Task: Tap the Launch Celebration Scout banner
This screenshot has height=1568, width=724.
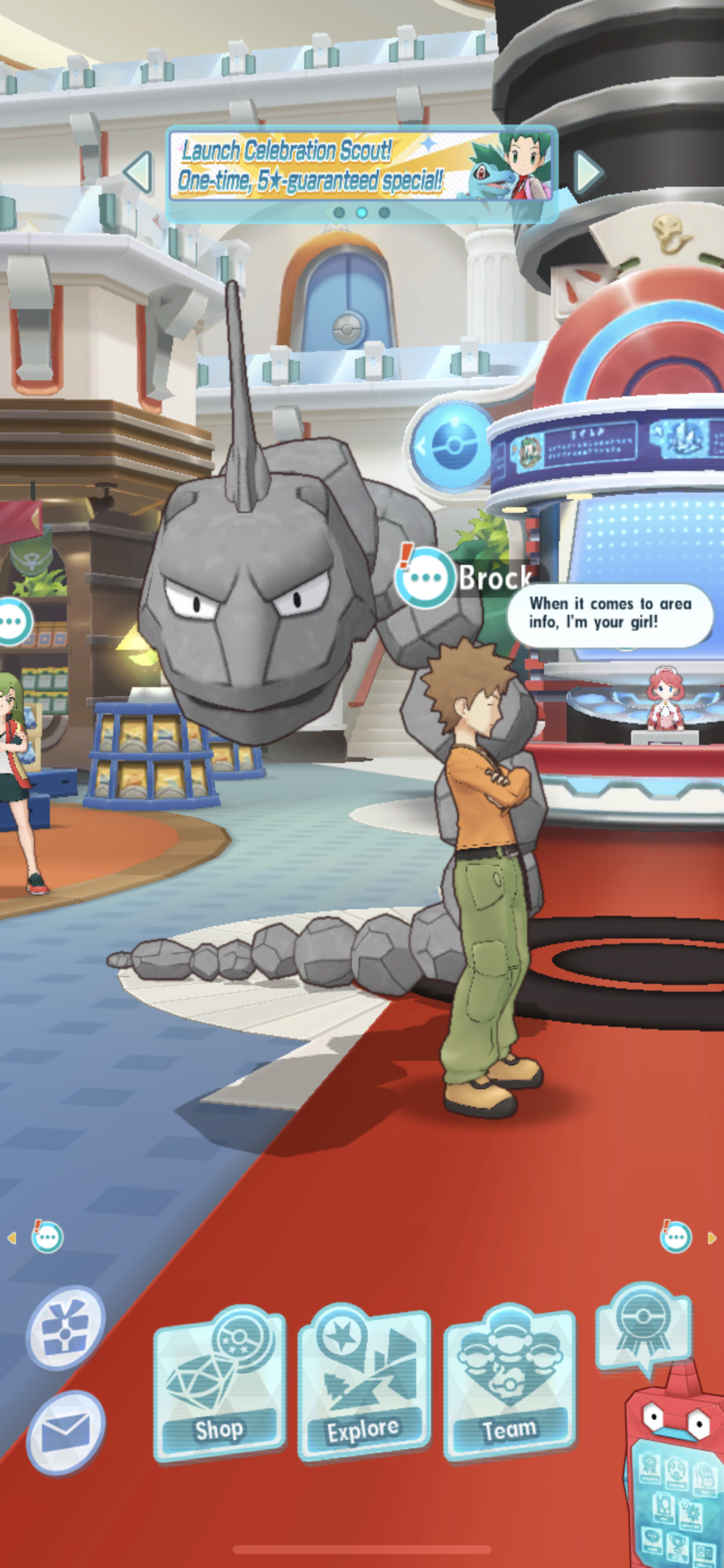Action: coord(361,166)
